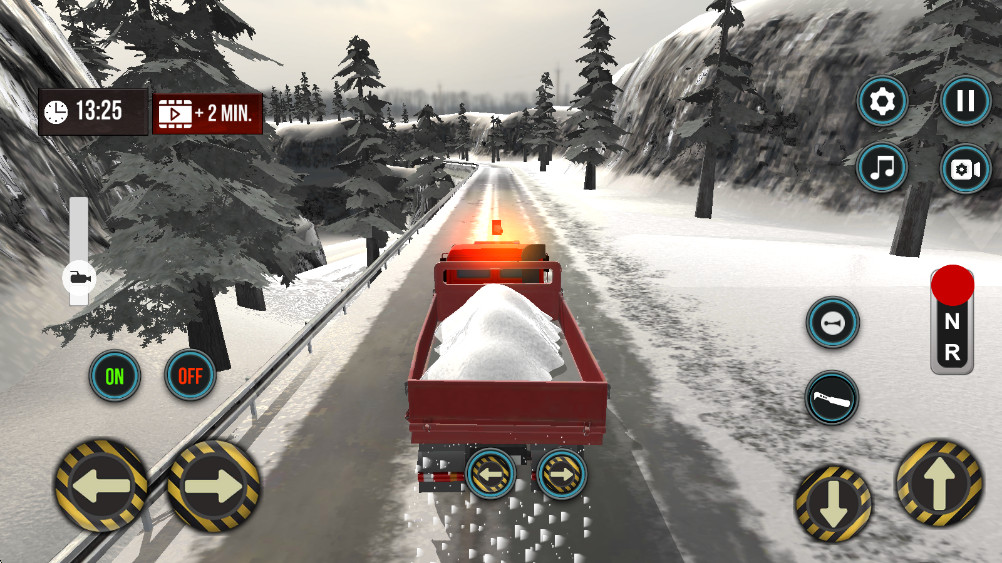
Task: Click the red gear shifter knob
Action: coord(952,286)
